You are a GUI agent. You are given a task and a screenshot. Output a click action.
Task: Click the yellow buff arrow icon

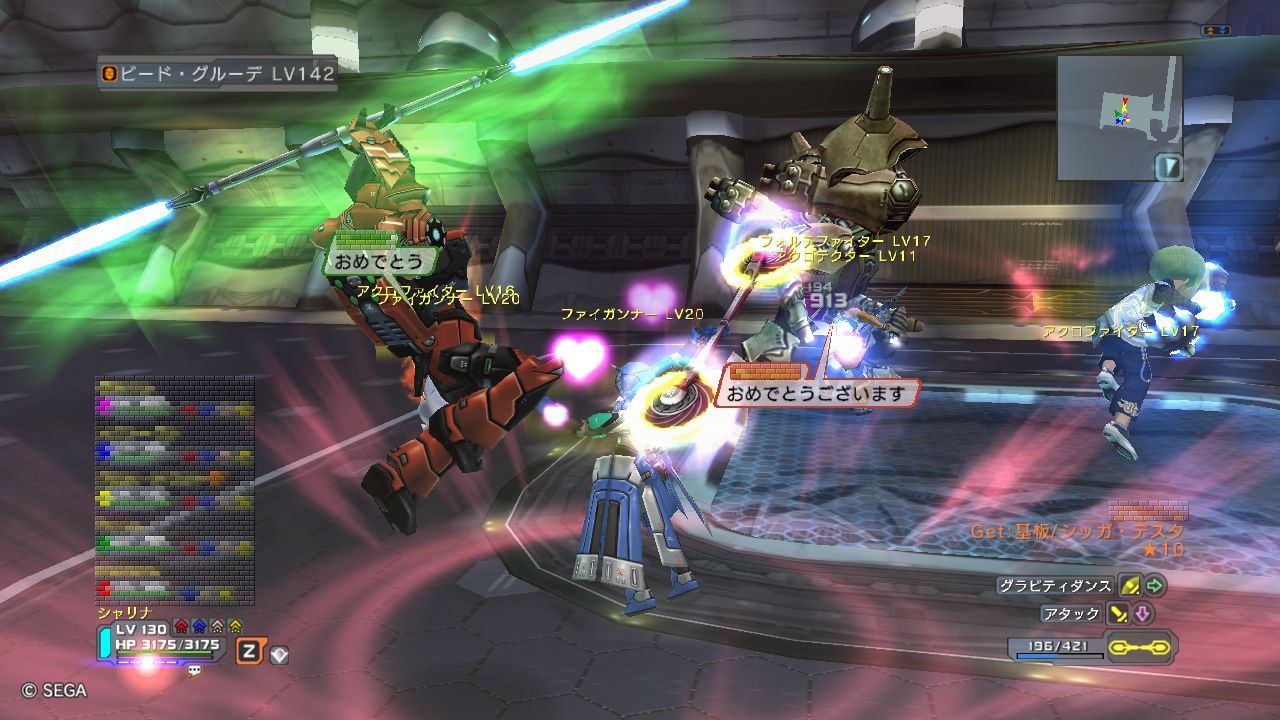tap(235, 627)
